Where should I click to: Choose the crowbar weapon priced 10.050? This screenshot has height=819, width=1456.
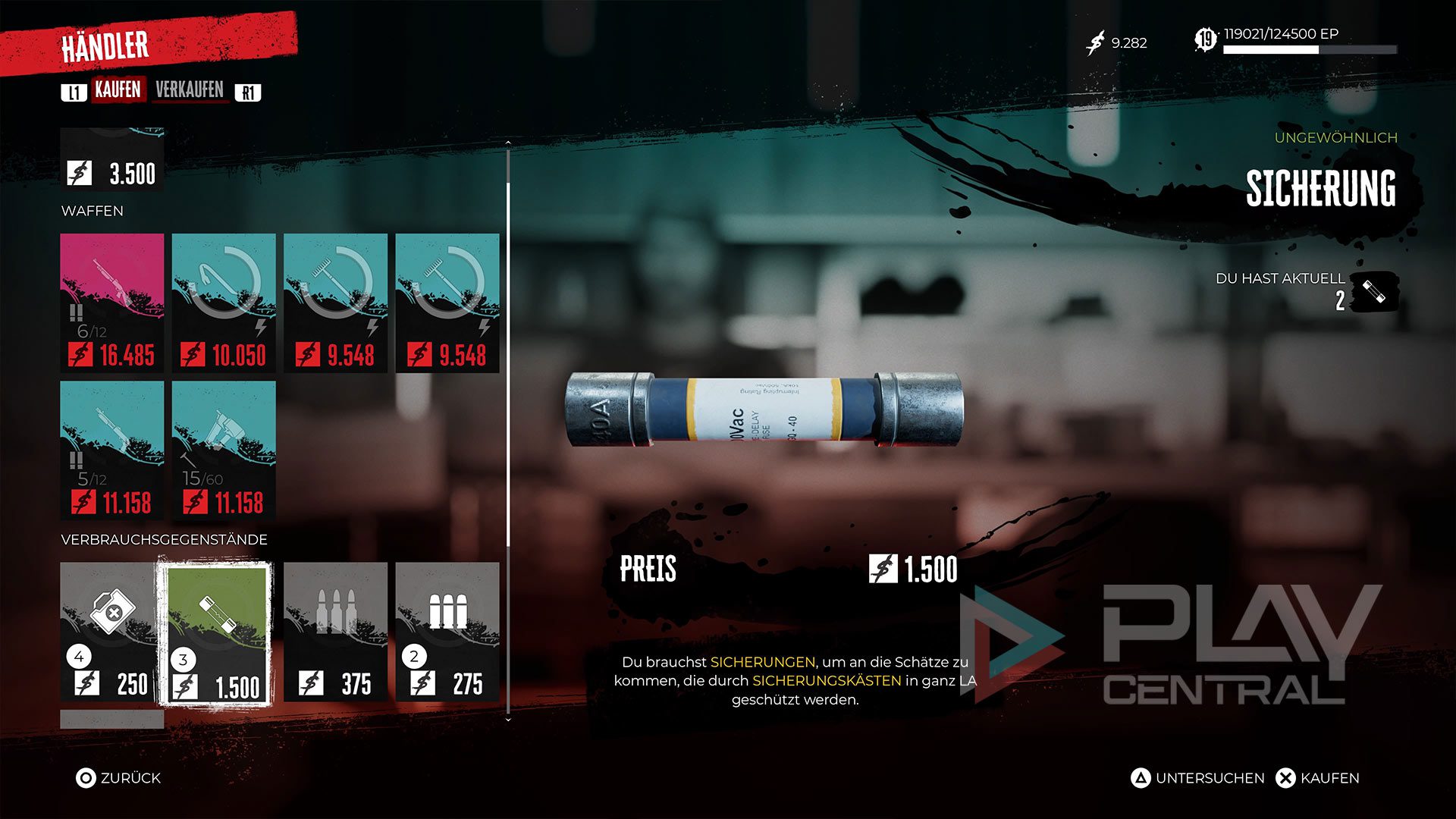[x=224, y=303]
